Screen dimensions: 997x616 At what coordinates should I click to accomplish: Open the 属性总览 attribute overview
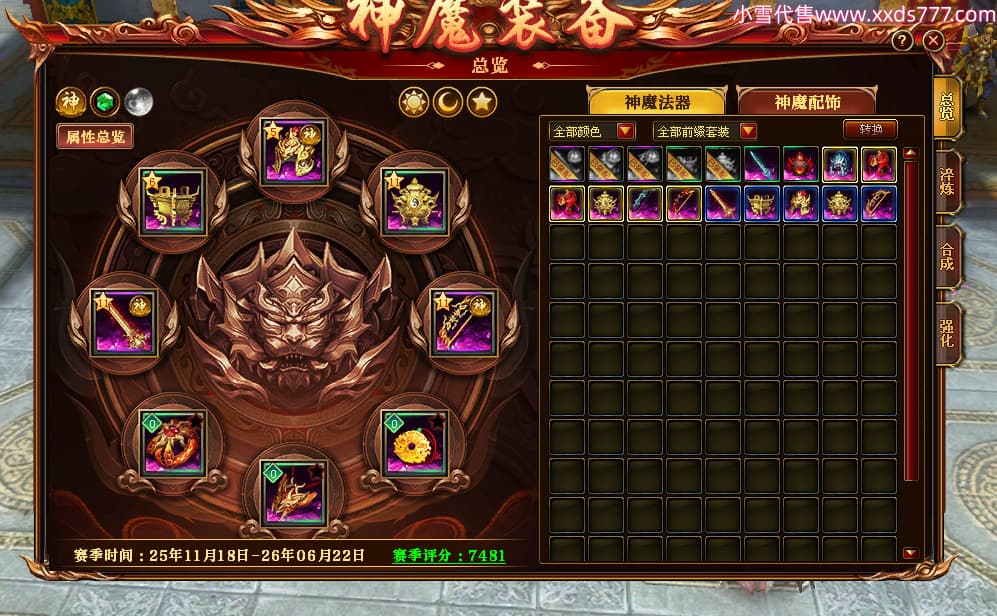[95, 137]
